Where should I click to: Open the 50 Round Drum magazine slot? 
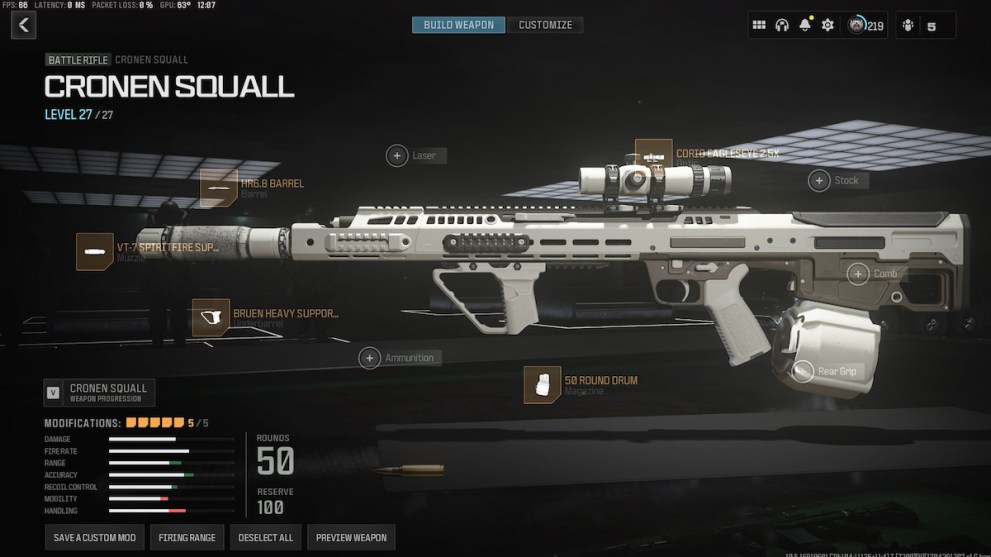(x=542, y=385)
